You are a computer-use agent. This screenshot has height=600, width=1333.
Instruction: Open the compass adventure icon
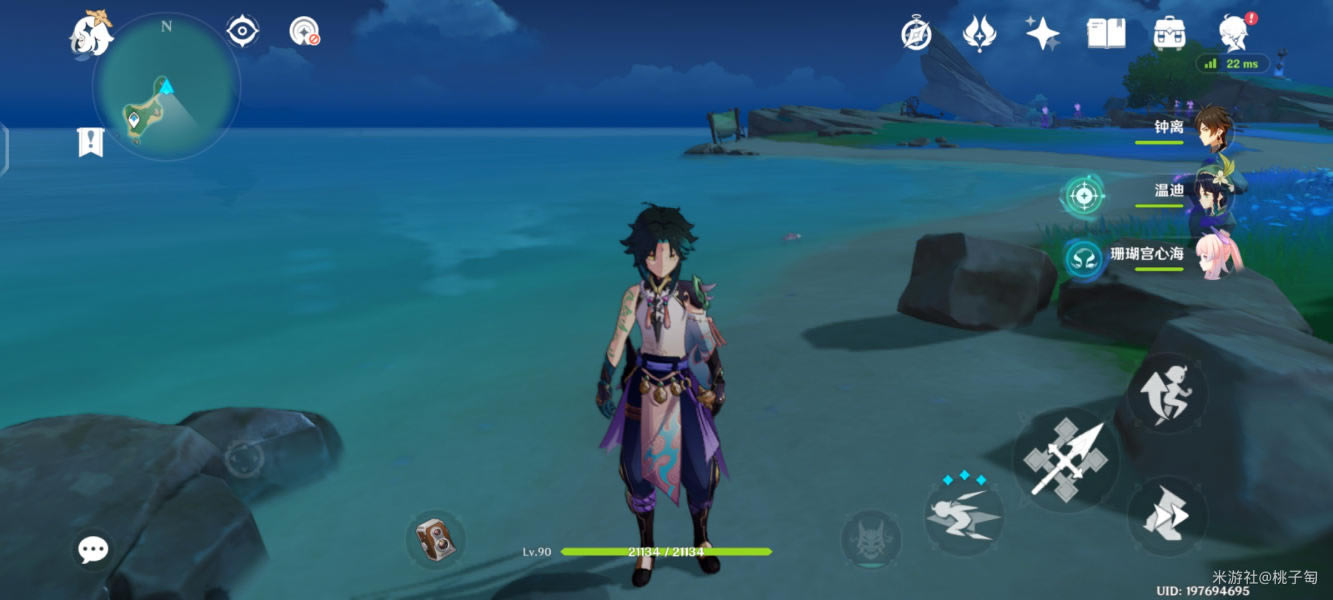pos(916,35)
